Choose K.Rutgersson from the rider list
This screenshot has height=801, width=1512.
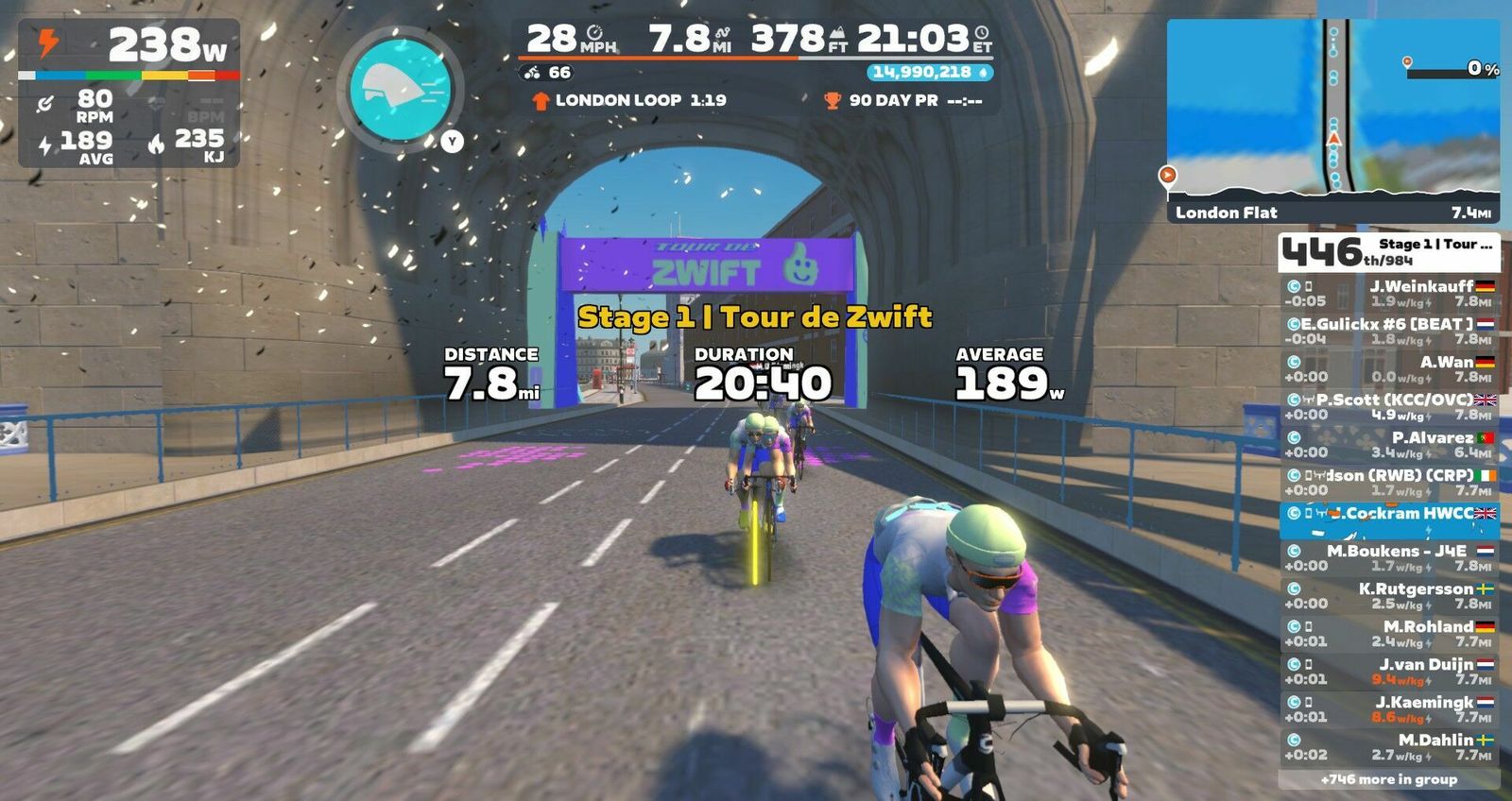pyautogui.click(x=1388, y=595)
